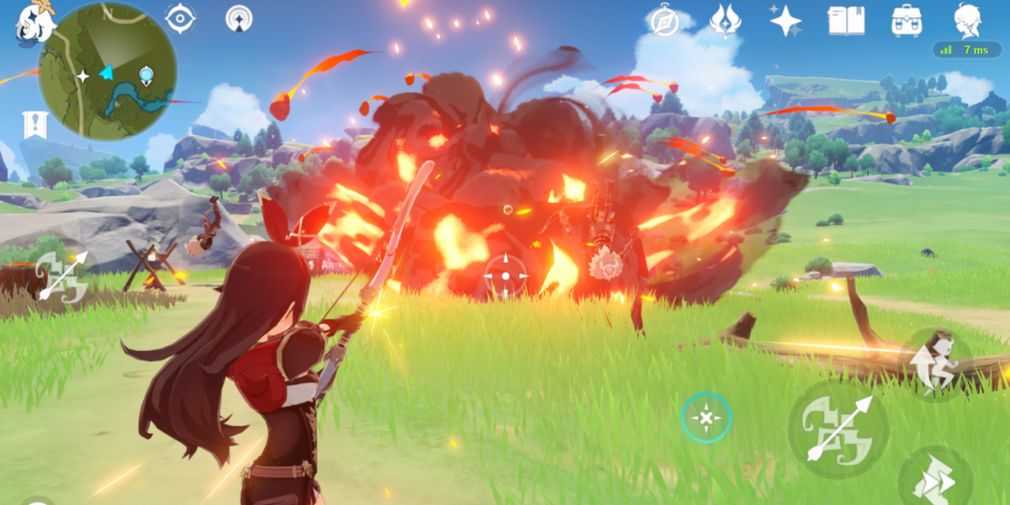This screenshot has height=505, width=1010.
Task: Tap the signal-arc icon beside the minimap
Action: pyautogui.click(x=239, y=18)
